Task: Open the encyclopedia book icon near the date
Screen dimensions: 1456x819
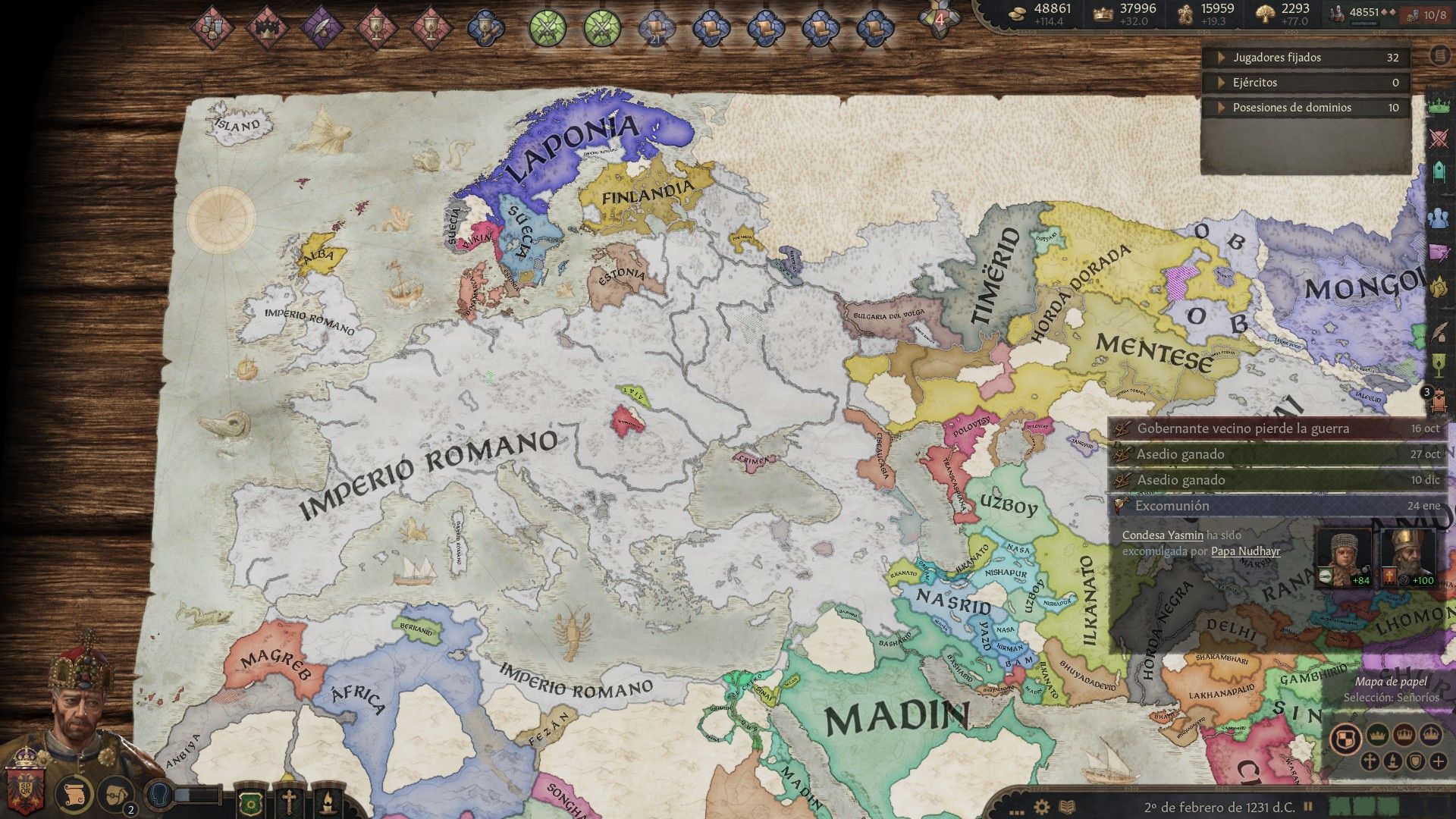Action: pos(1067,805)
